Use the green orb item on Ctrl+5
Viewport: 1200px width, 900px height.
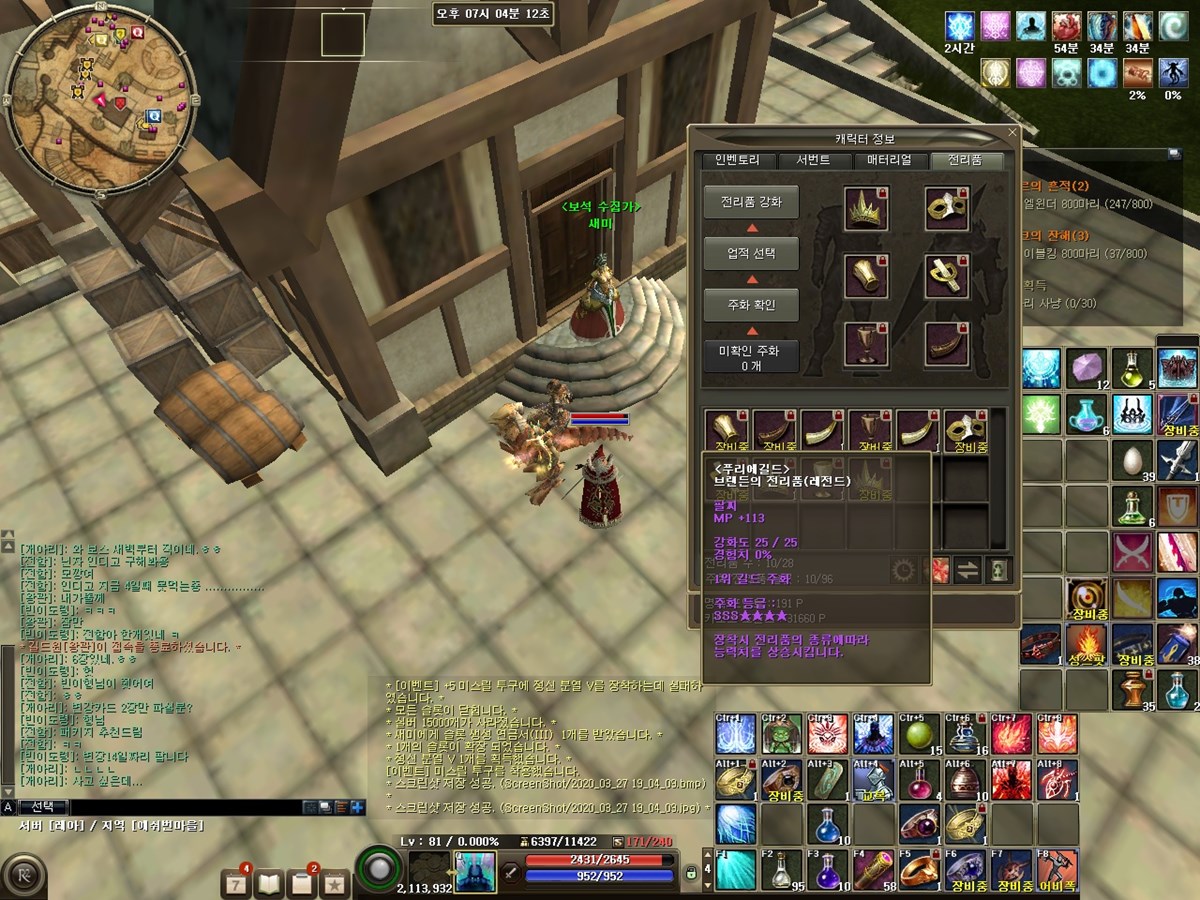[x=917, y=737]
